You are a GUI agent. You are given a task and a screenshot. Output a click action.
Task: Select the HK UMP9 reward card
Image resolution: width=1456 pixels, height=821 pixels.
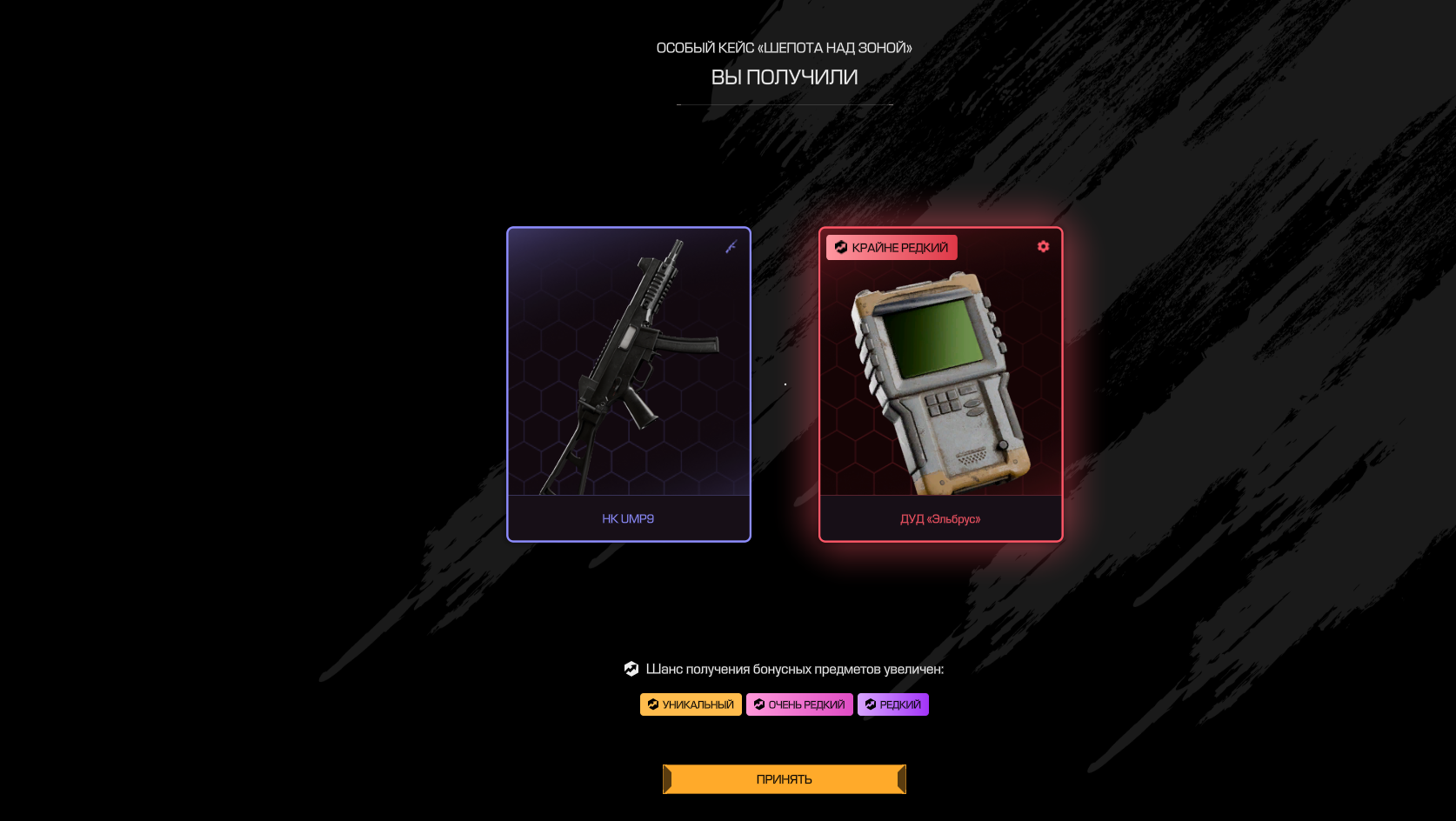click(628, 384)
